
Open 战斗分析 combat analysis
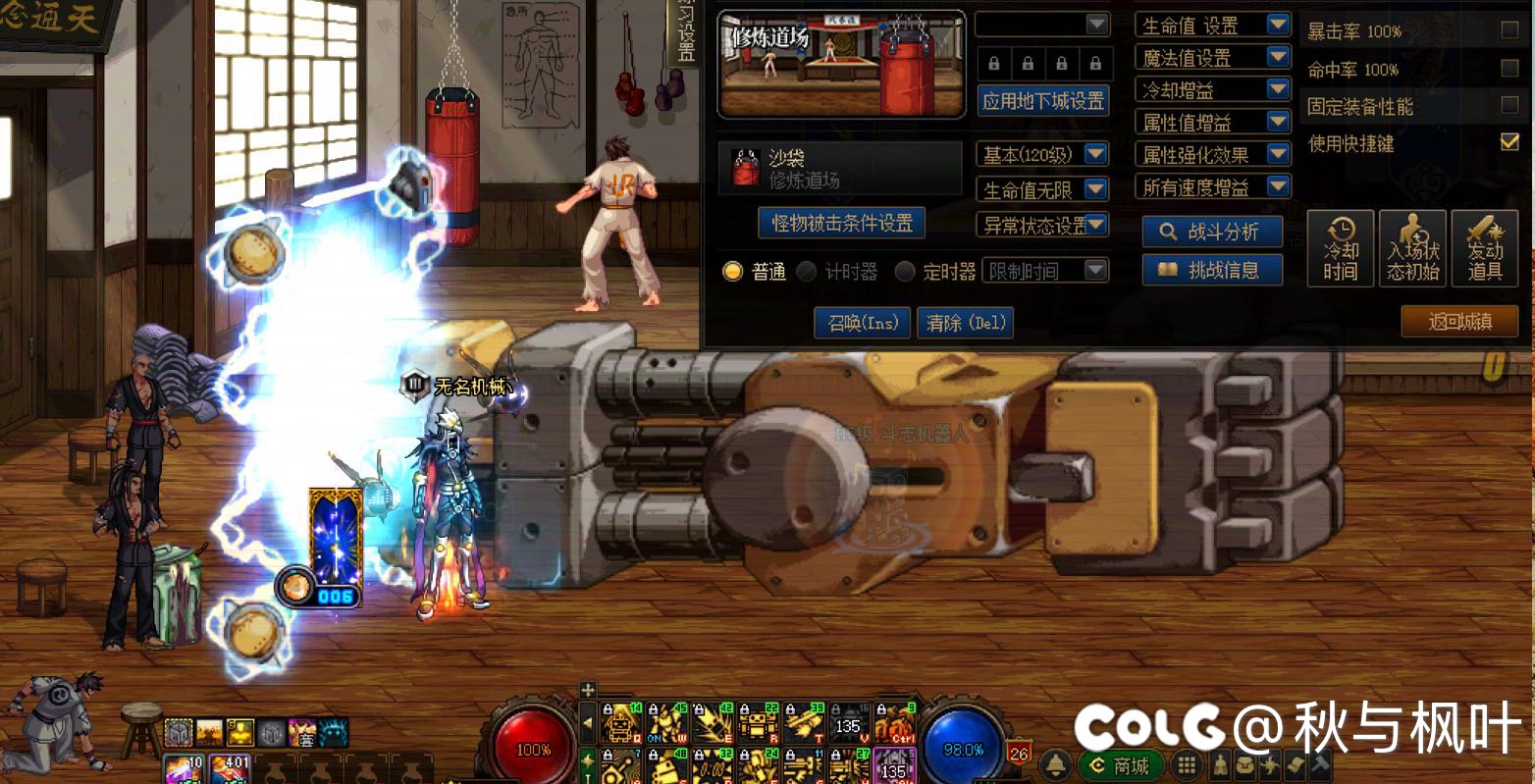pos(1212,233)
